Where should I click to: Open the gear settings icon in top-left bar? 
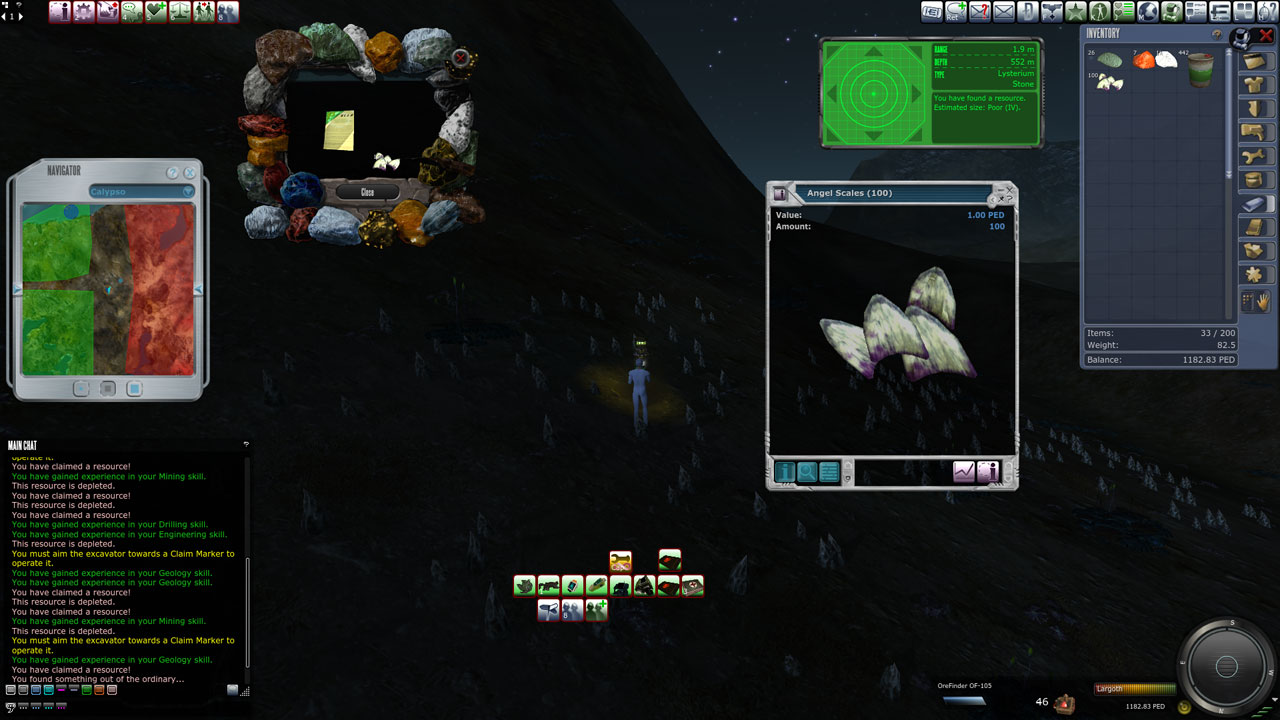[x=84, y=12]
